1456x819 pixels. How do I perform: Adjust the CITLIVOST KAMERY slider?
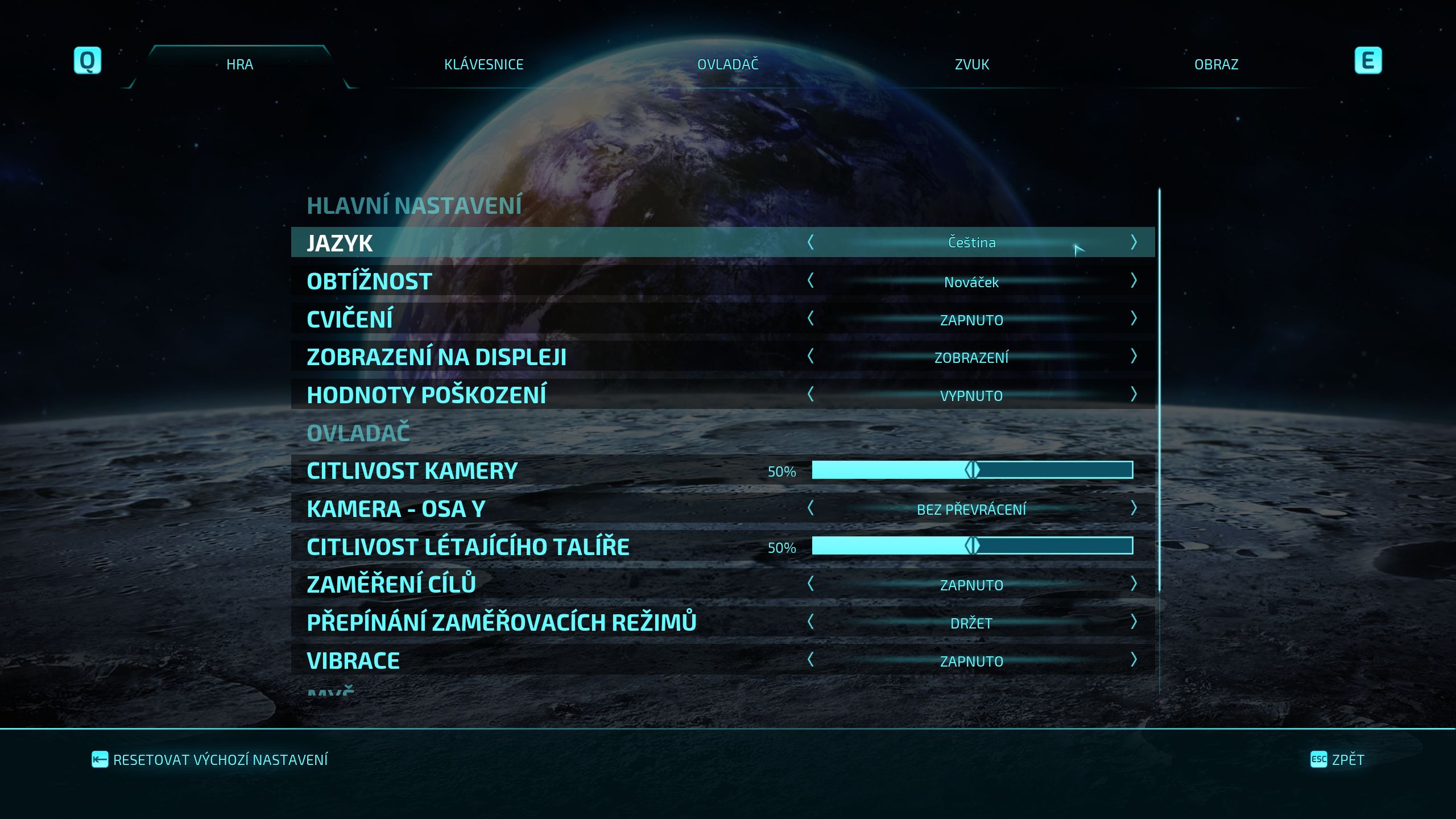(972, 470)
